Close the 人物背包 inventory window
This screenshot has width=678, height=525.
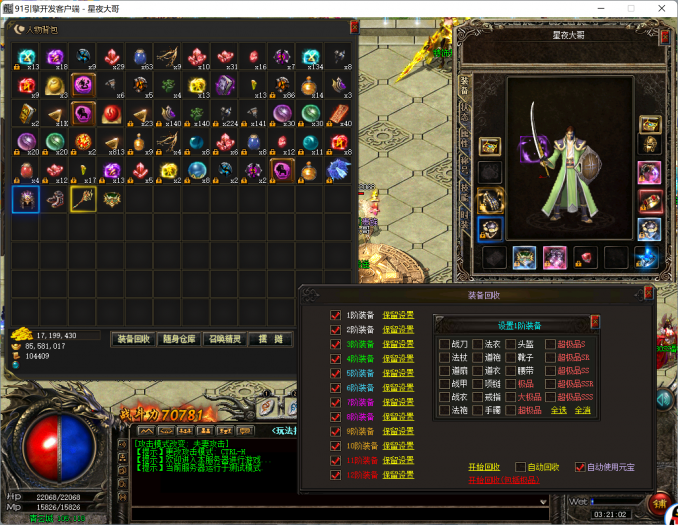click(354, 27)
